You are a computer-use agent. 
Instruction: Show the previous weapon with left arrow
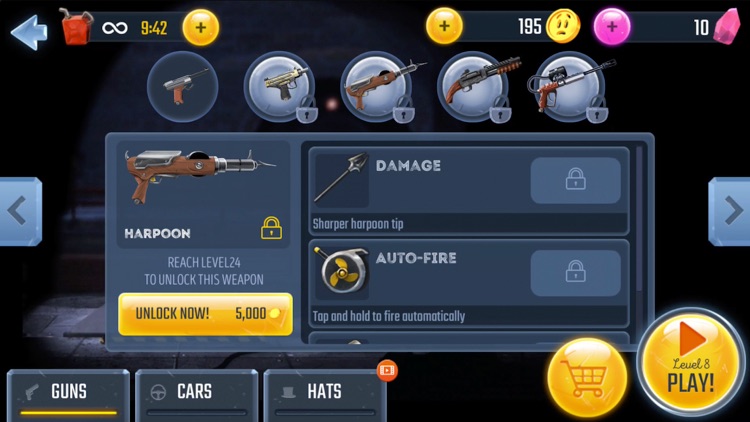[18, 211]
